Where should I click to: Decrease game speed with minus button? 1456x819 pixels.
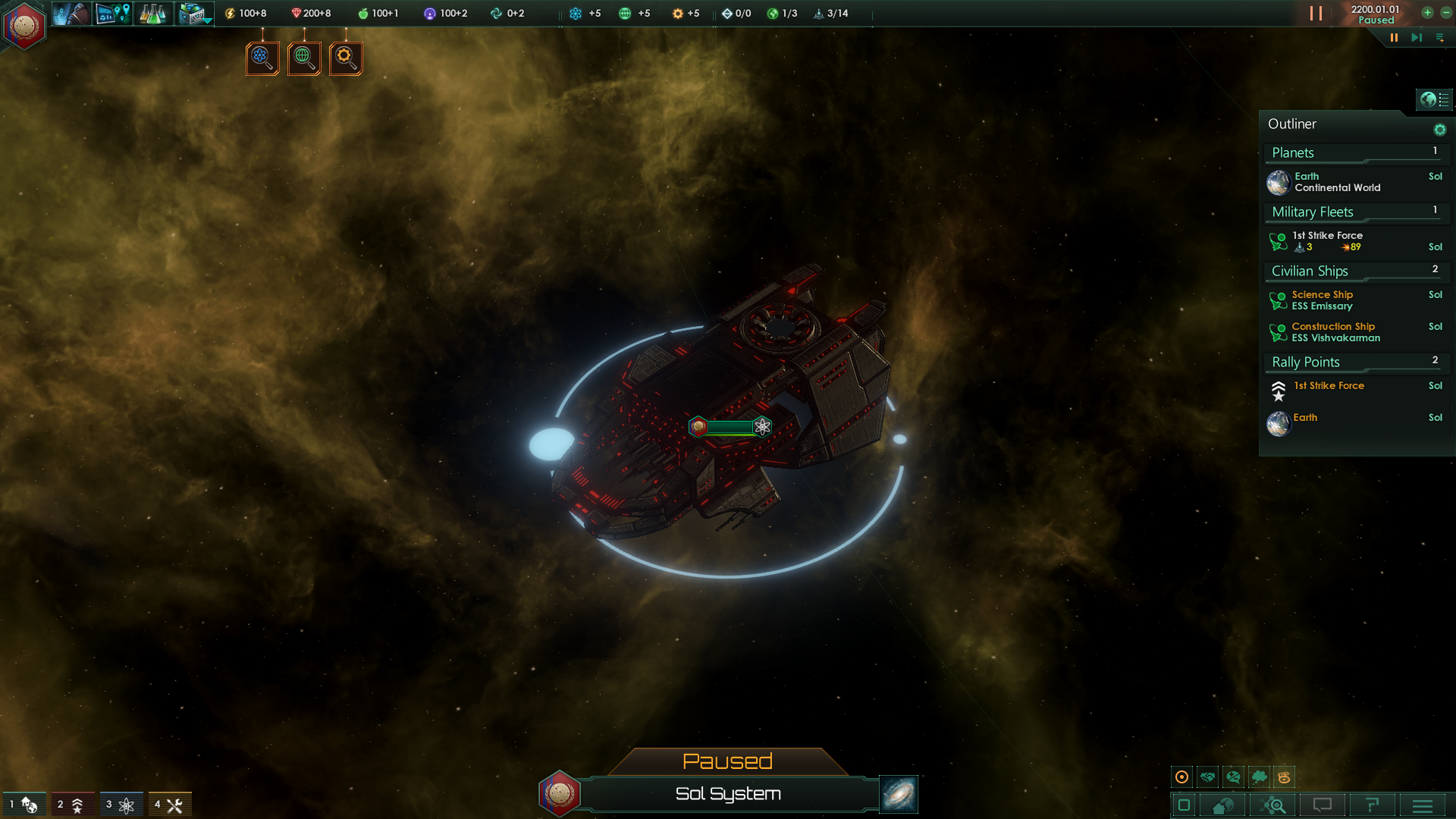[1445, 13]
